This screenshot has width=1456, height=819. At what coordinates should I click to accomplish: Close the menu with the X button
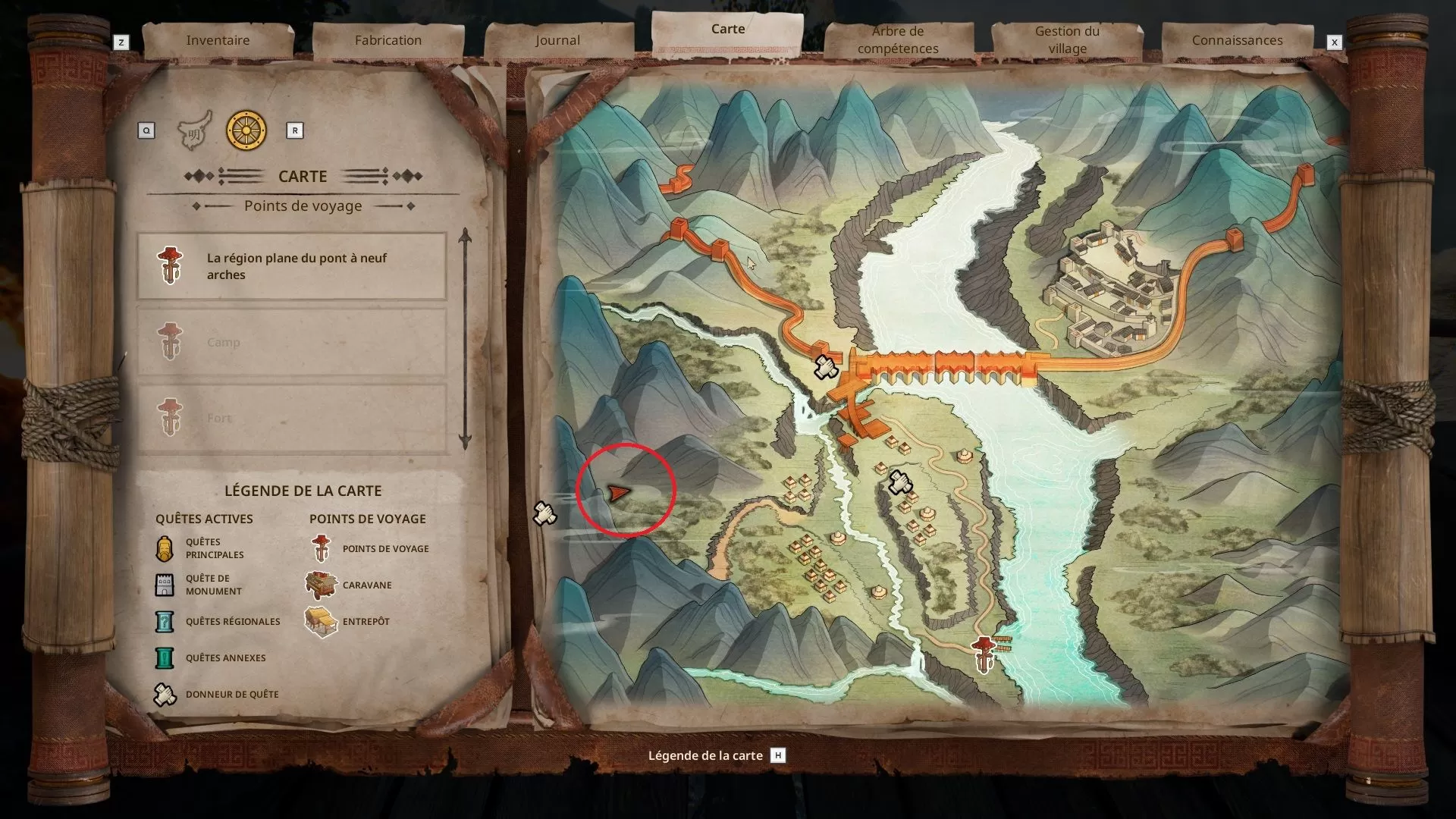(1334, 42)
